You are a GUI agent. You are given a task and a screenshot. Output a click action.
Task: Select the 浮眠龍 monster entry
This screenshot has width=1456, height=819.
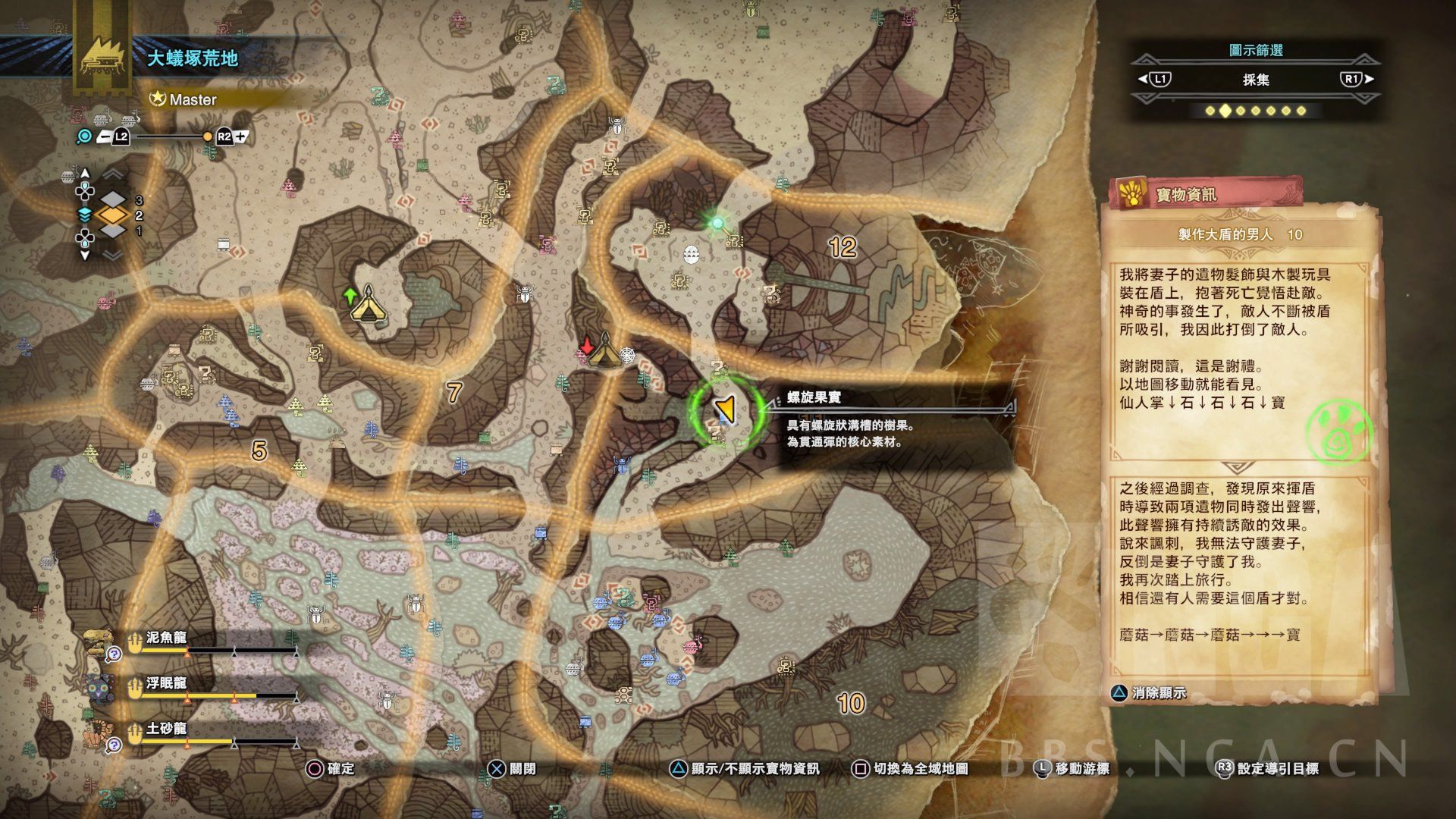tap(167, 685)
